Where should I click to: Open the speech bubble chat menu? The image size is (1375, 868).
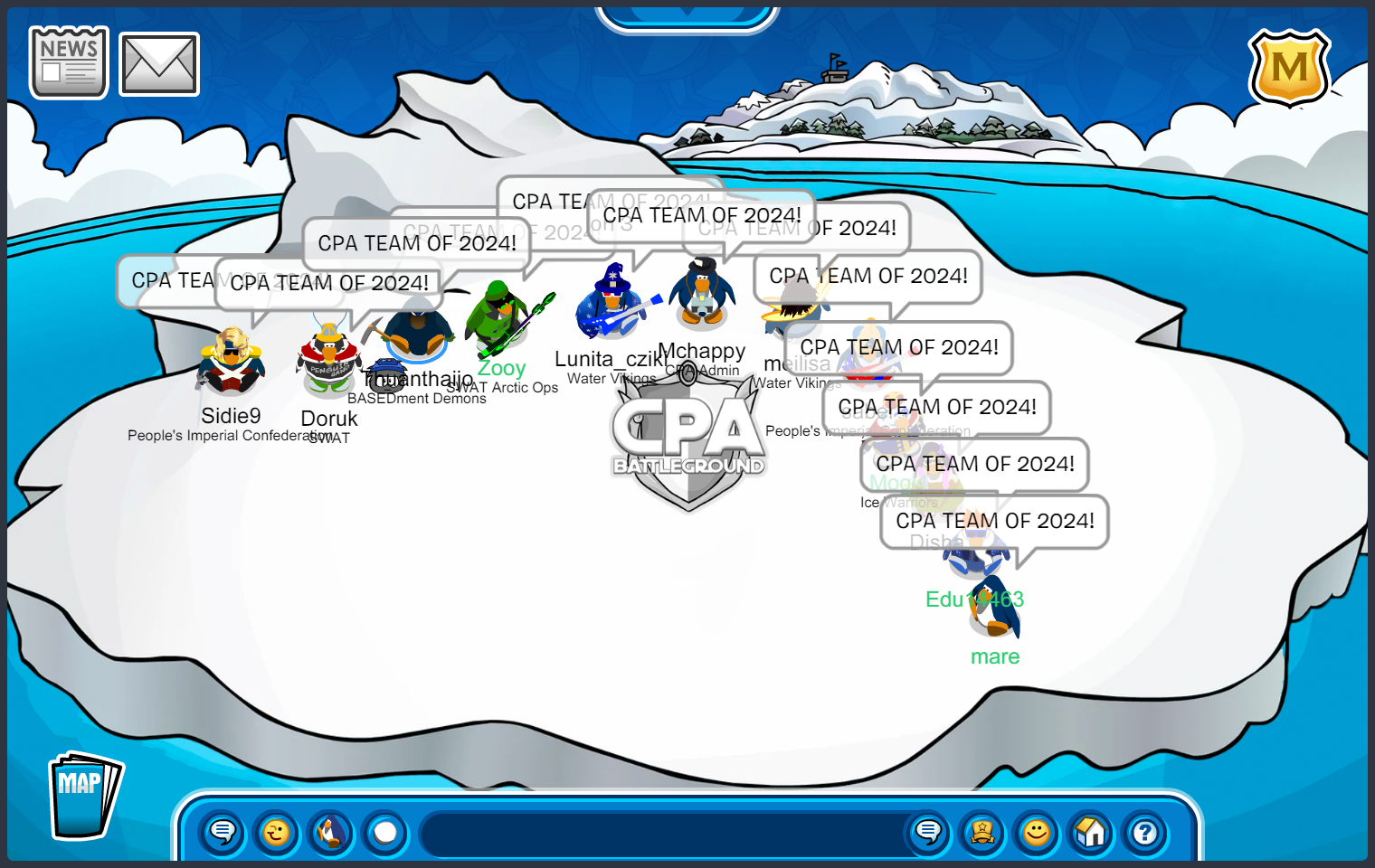(221, 834)
